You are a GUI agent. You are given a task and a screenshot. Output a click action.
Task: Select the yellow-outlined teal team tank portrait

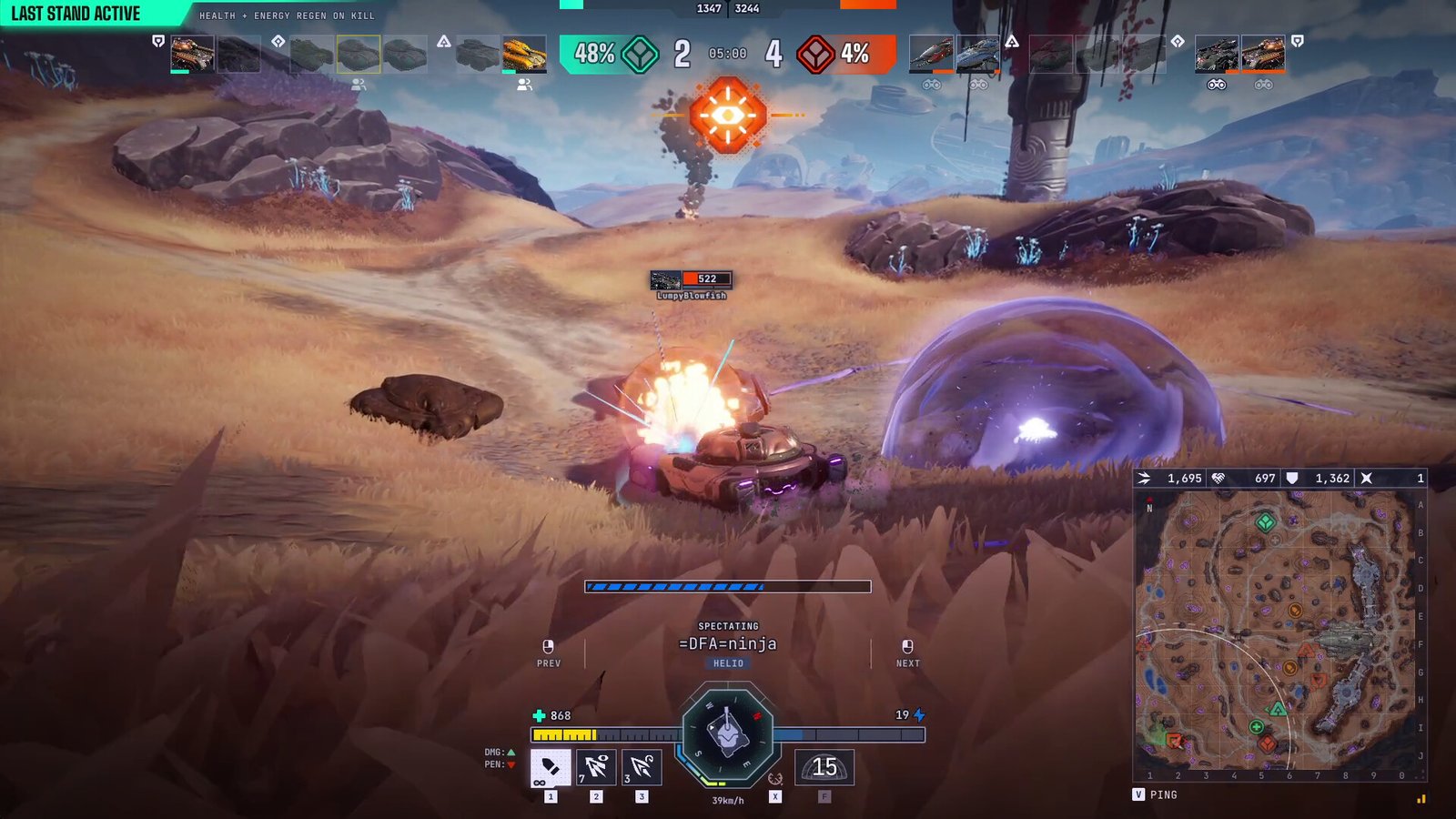coord(359,54)
